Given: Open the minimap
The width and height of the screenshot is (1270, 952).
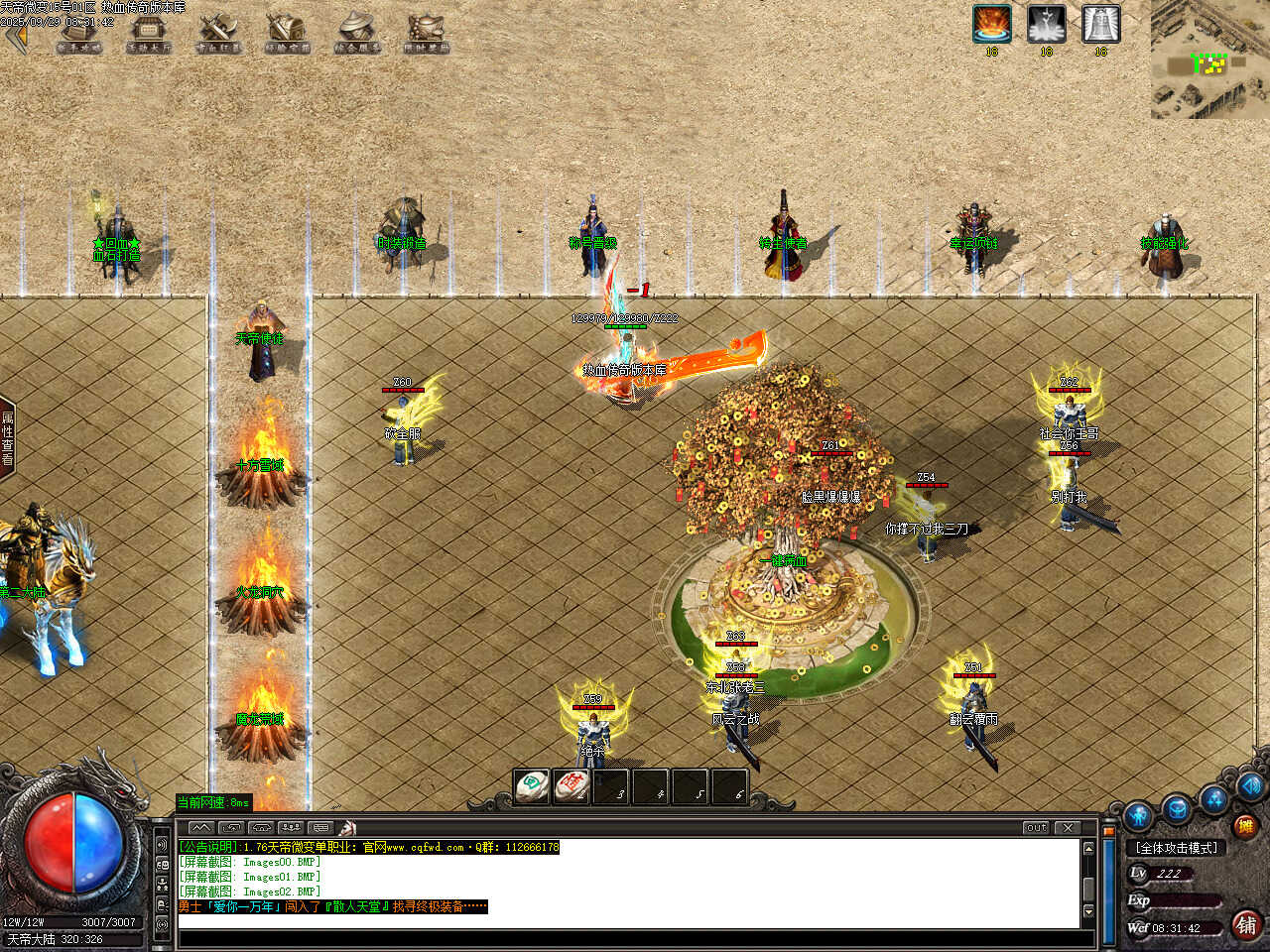Looking at the screenshot, I should coord(1209,59).
